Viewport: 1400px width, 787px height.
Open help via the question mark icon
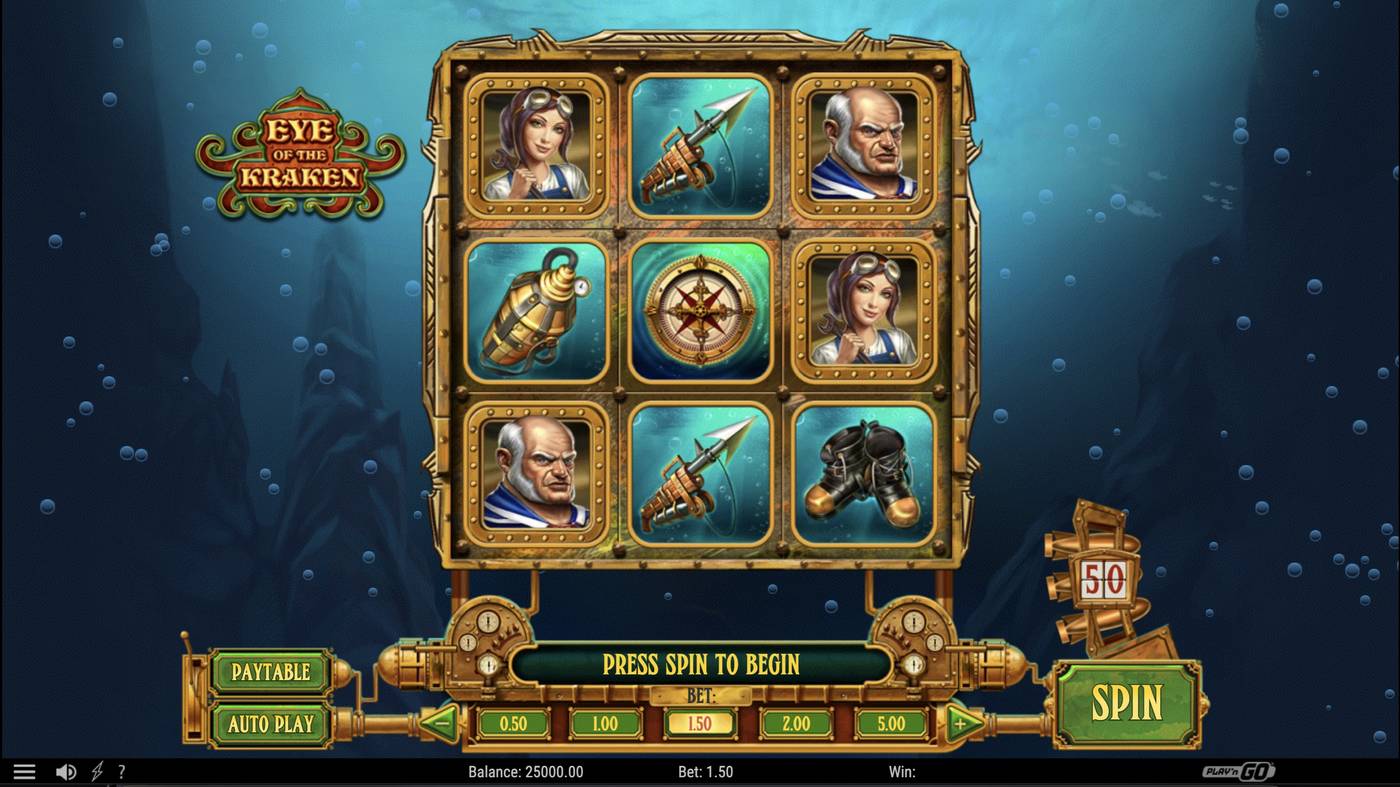click(x=122, y=770)
